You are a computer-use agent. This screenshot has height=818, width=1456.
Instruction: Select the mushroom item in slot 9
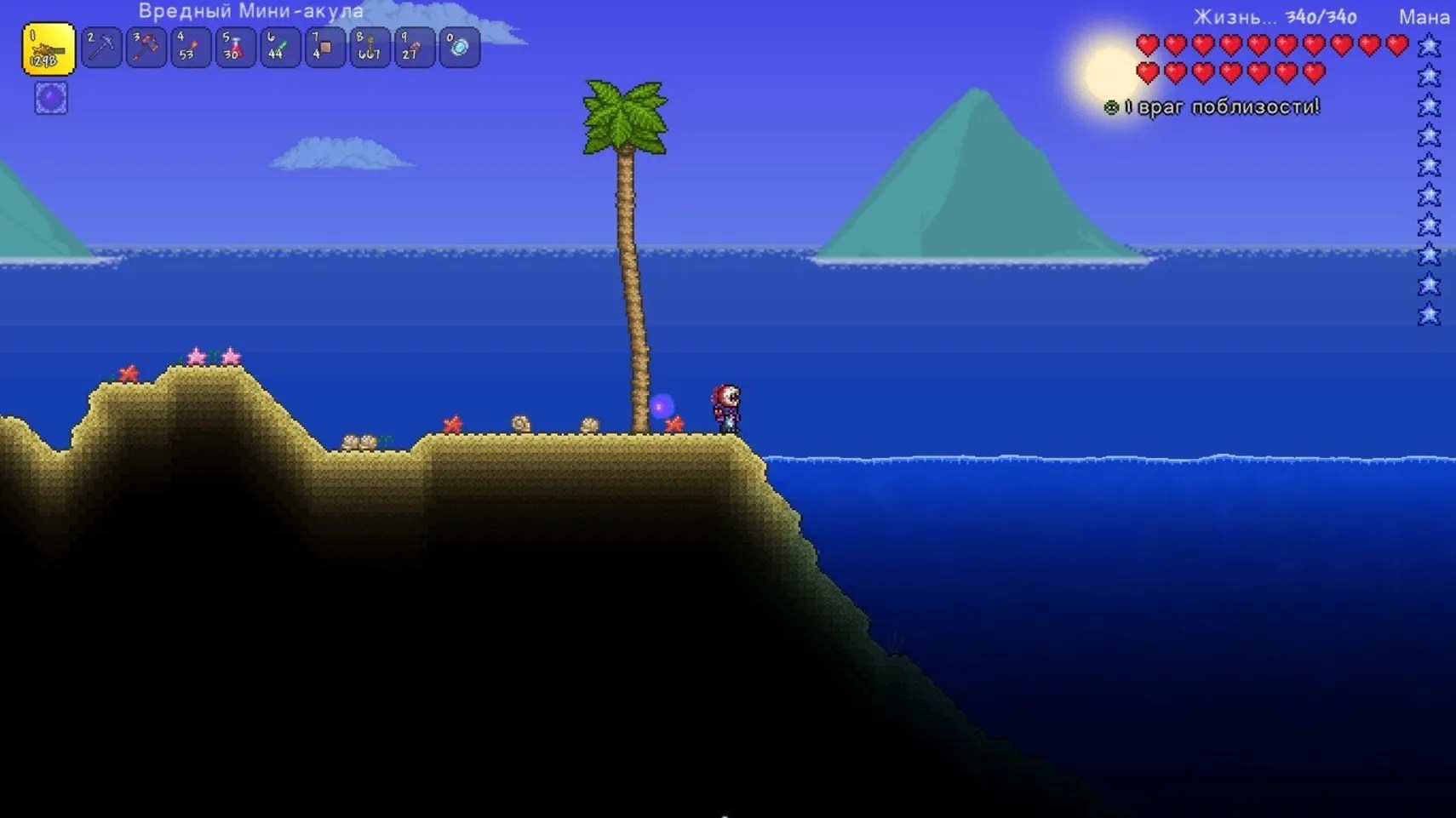tap(415, 48)
